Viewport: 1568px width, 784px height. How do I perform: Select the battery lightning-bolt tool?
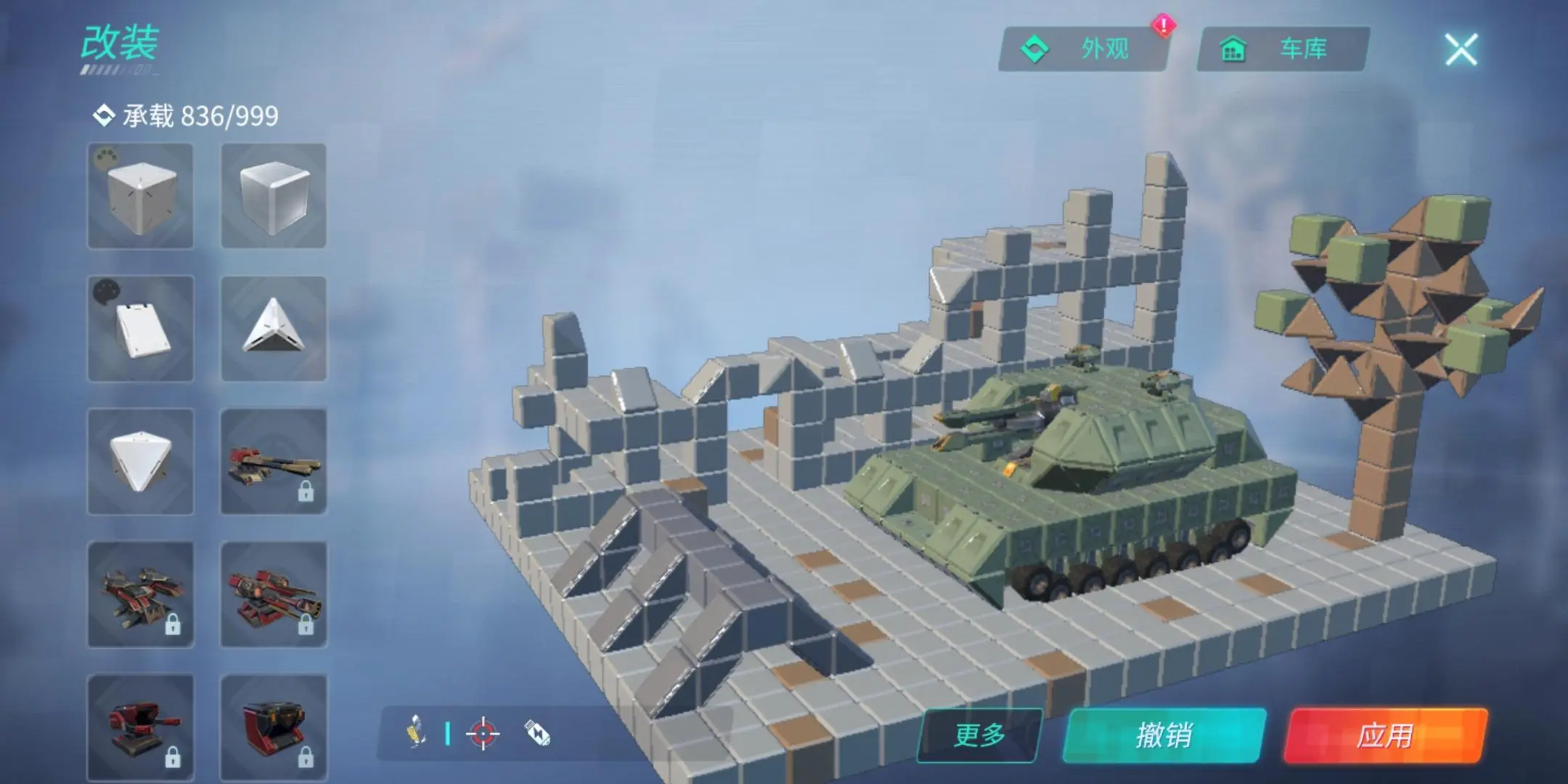[537, 734]
